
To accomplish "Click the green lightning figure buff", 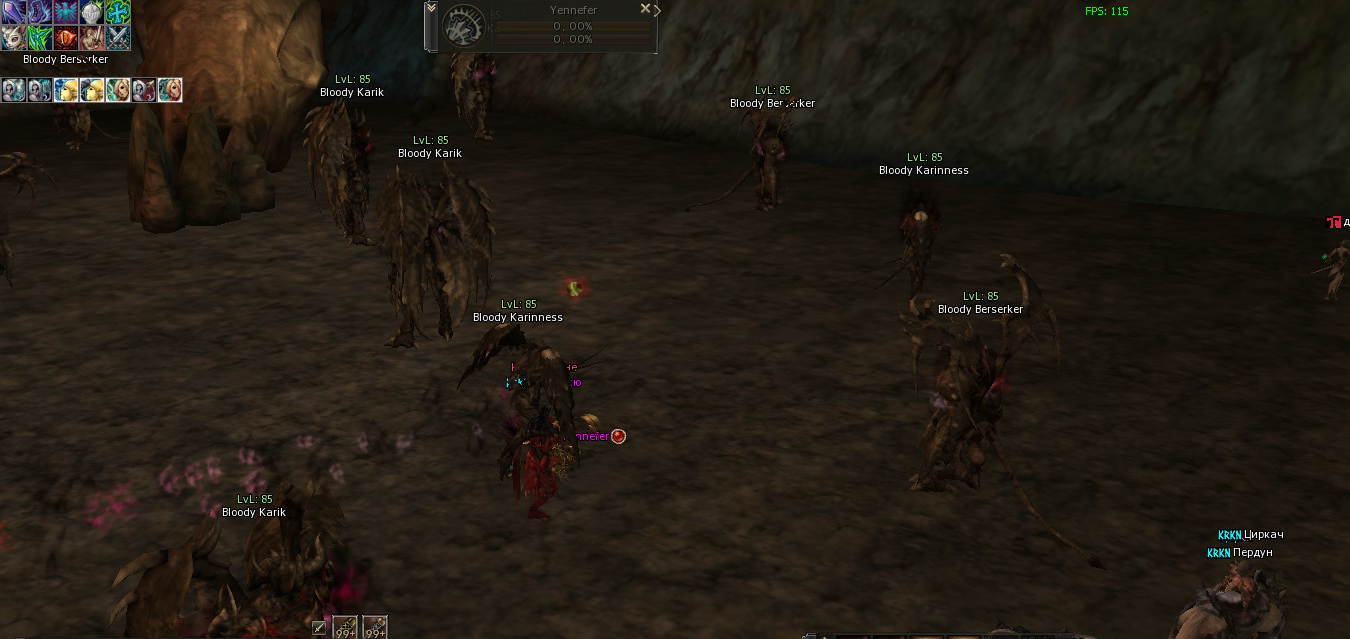I will tap(39, 38).
